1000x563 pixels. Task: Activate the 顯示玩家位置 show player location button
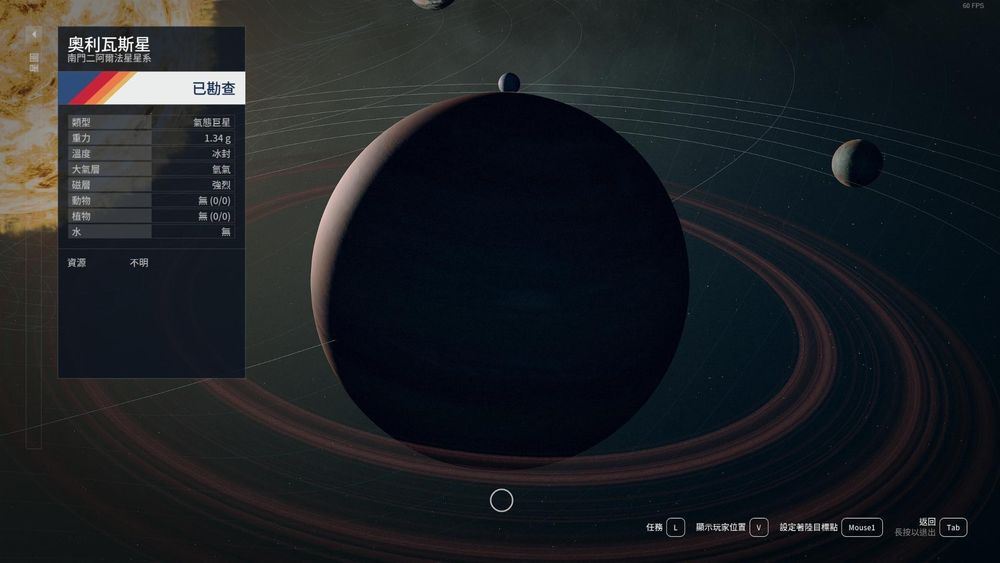click(x=759, y=527)
